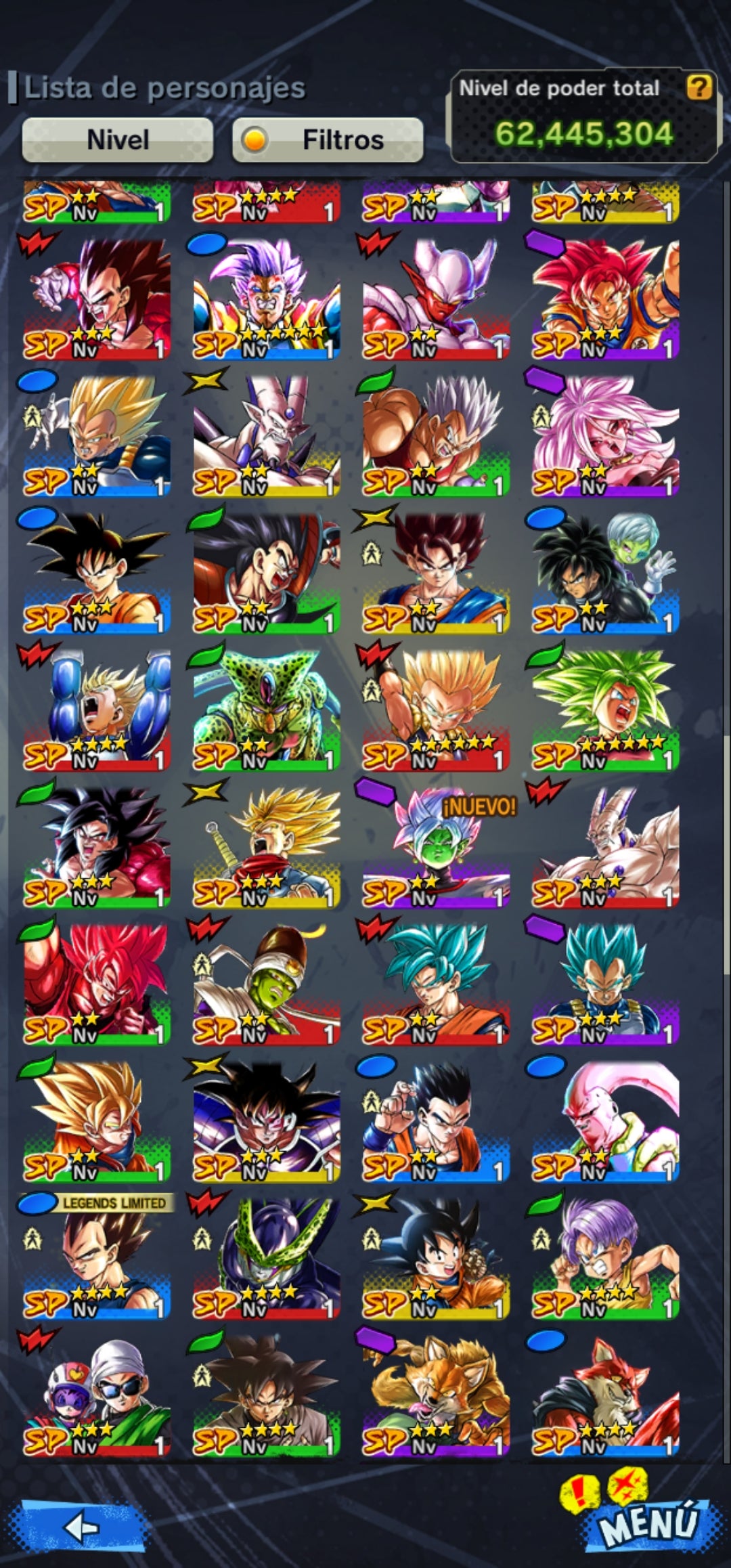The image size is (731, 1568).
Task: Choose the LEGENDS LIMITED Vegeta card
Action: [x=97, y=1257]
